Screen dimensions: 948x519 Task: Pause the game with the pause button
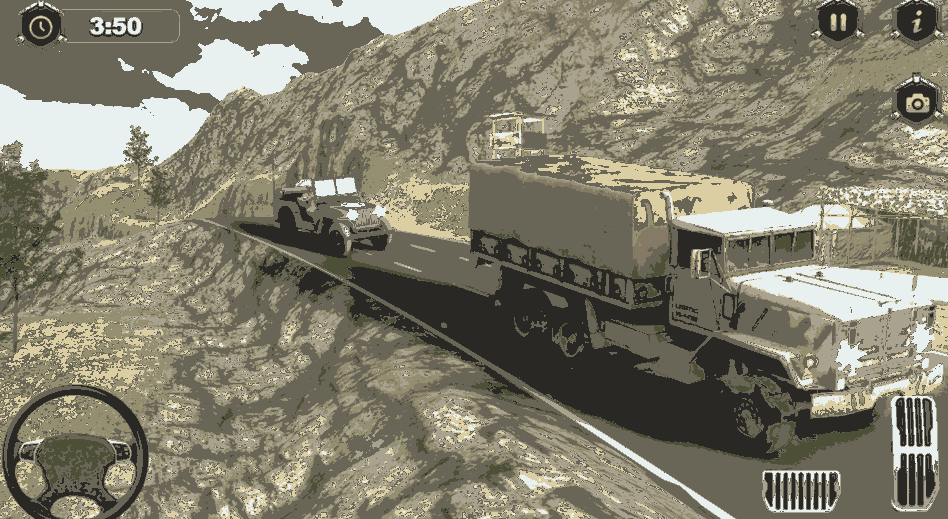tap(836, 21)
